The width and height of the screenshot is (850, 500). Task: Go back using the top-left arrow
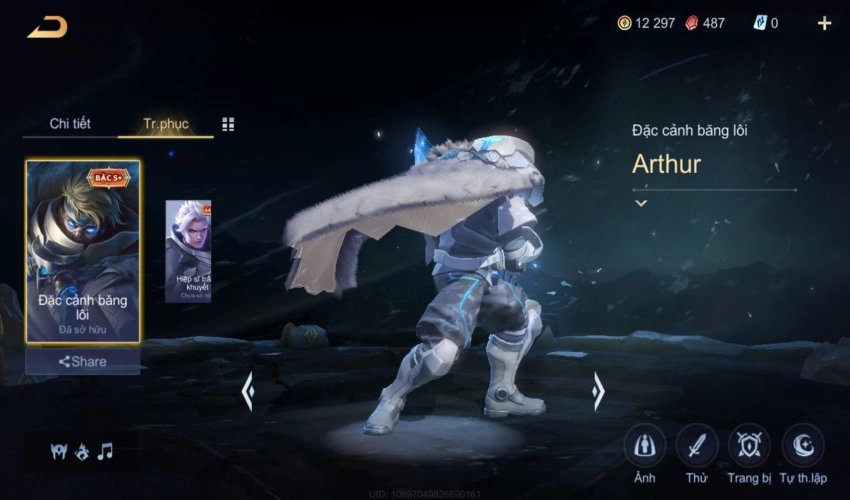[x=47, y=26]
